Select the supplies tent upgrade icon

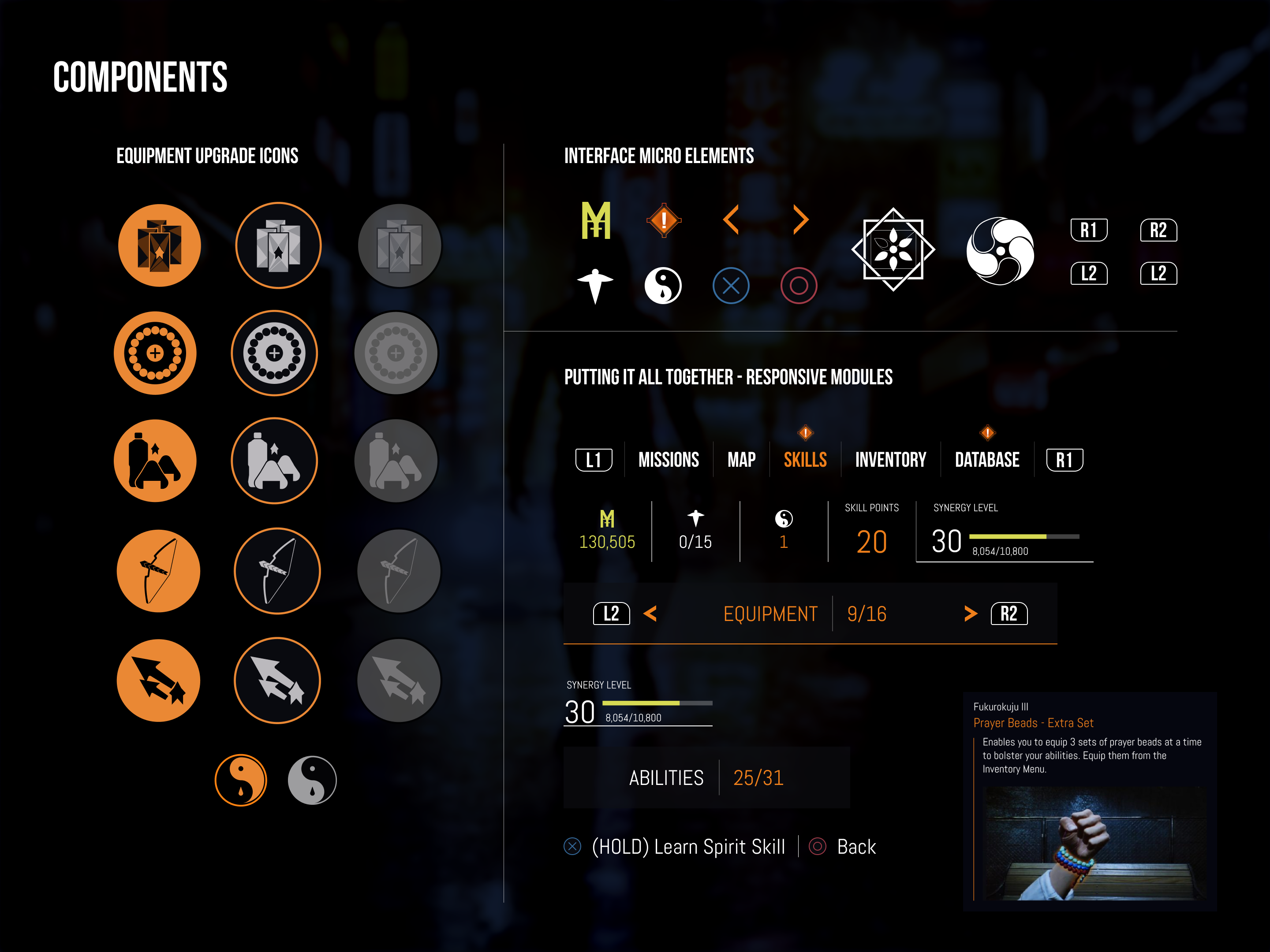(155, 461)
